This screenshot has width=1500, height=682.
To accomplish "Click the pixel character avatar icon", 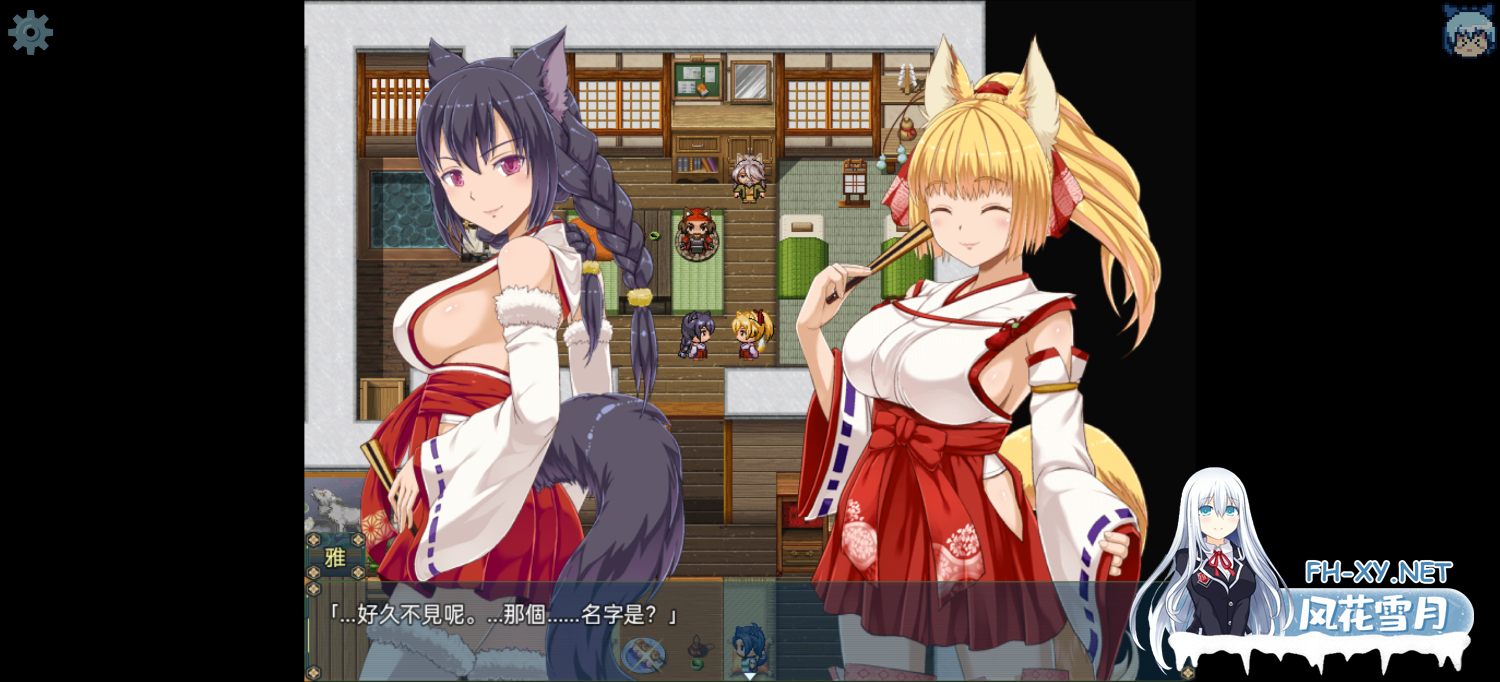I will 1468,30.
